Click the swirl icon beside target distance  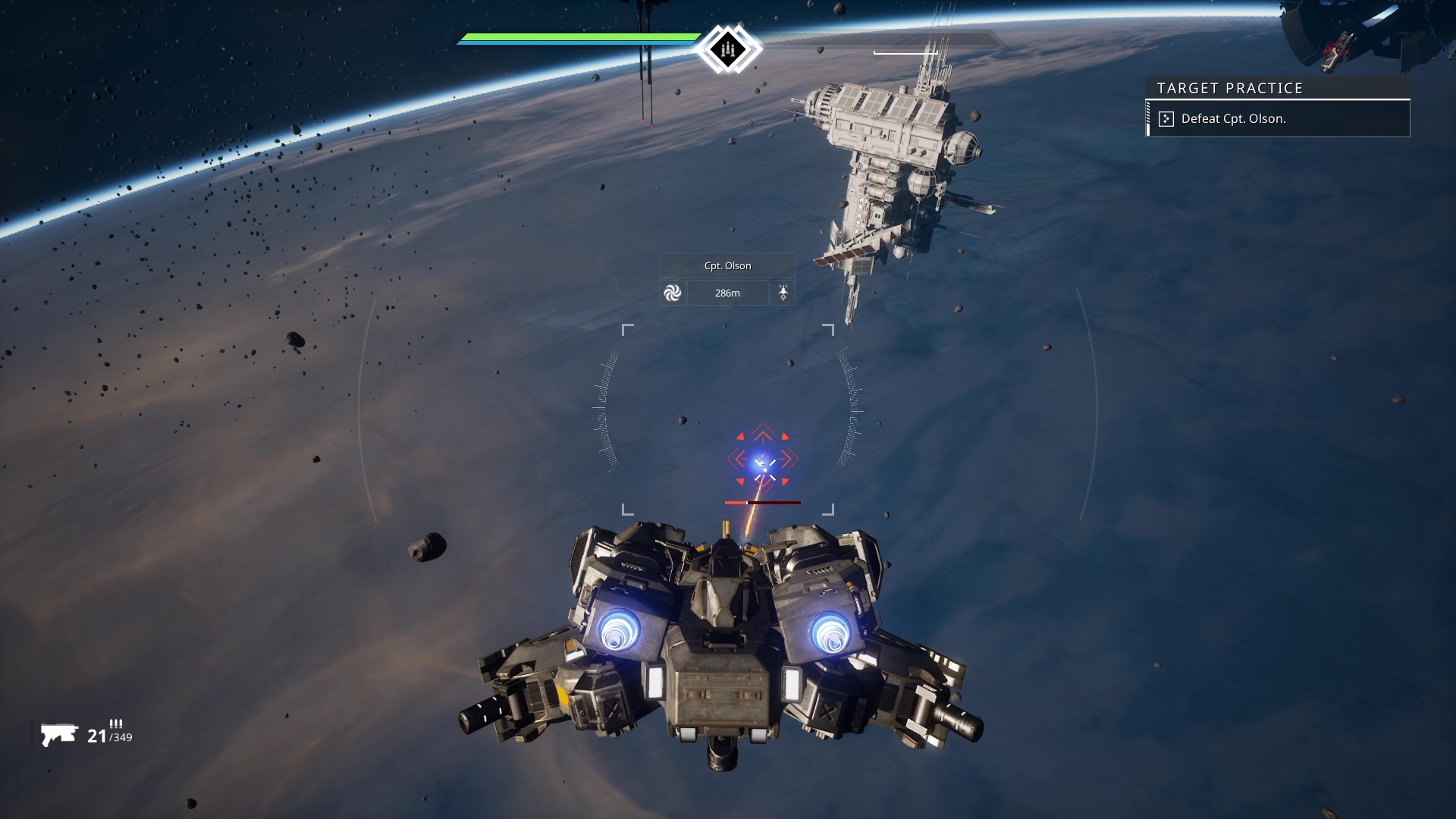tap(673, 293)
